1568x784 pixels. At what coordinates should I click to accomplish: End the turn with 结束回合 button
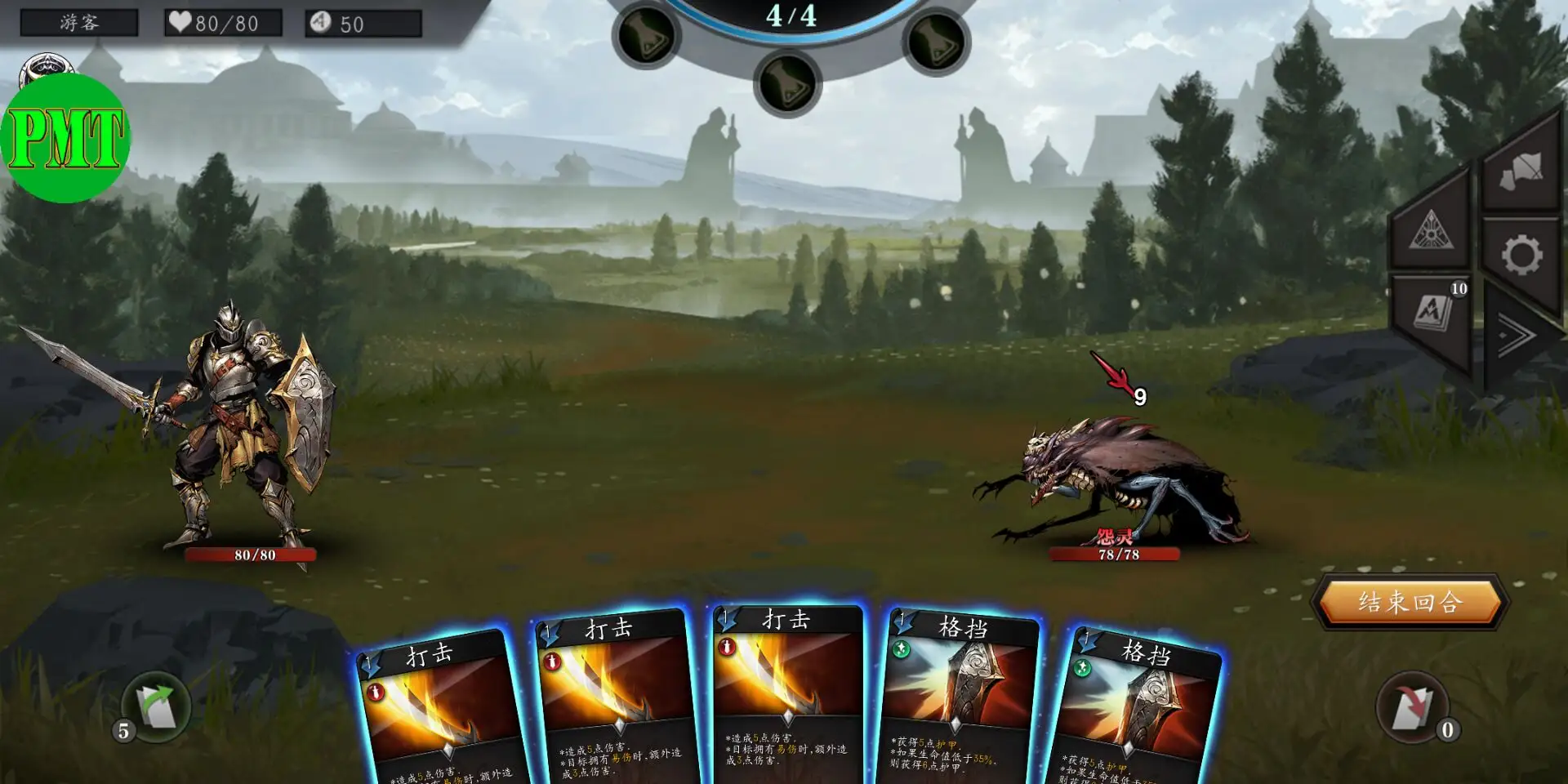click(x=1410, y=603)
